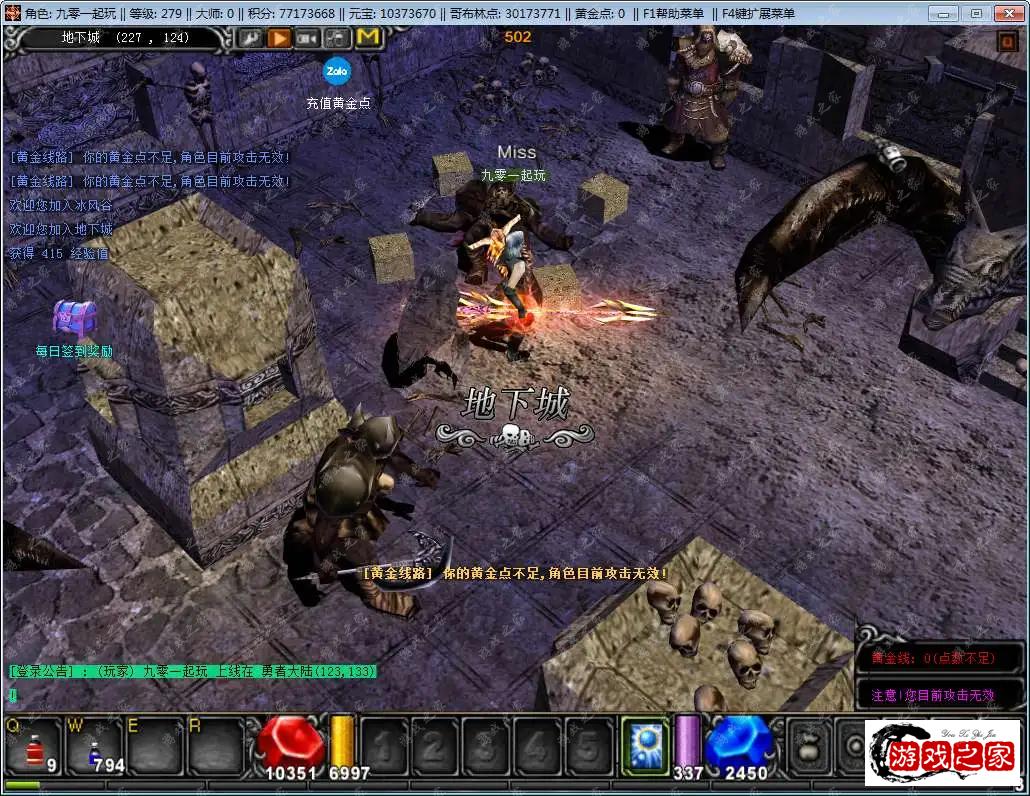Open the yellow M menu button
This screenshot has width=1030, height=796.
pyautogui.click(x=368, y=38)
